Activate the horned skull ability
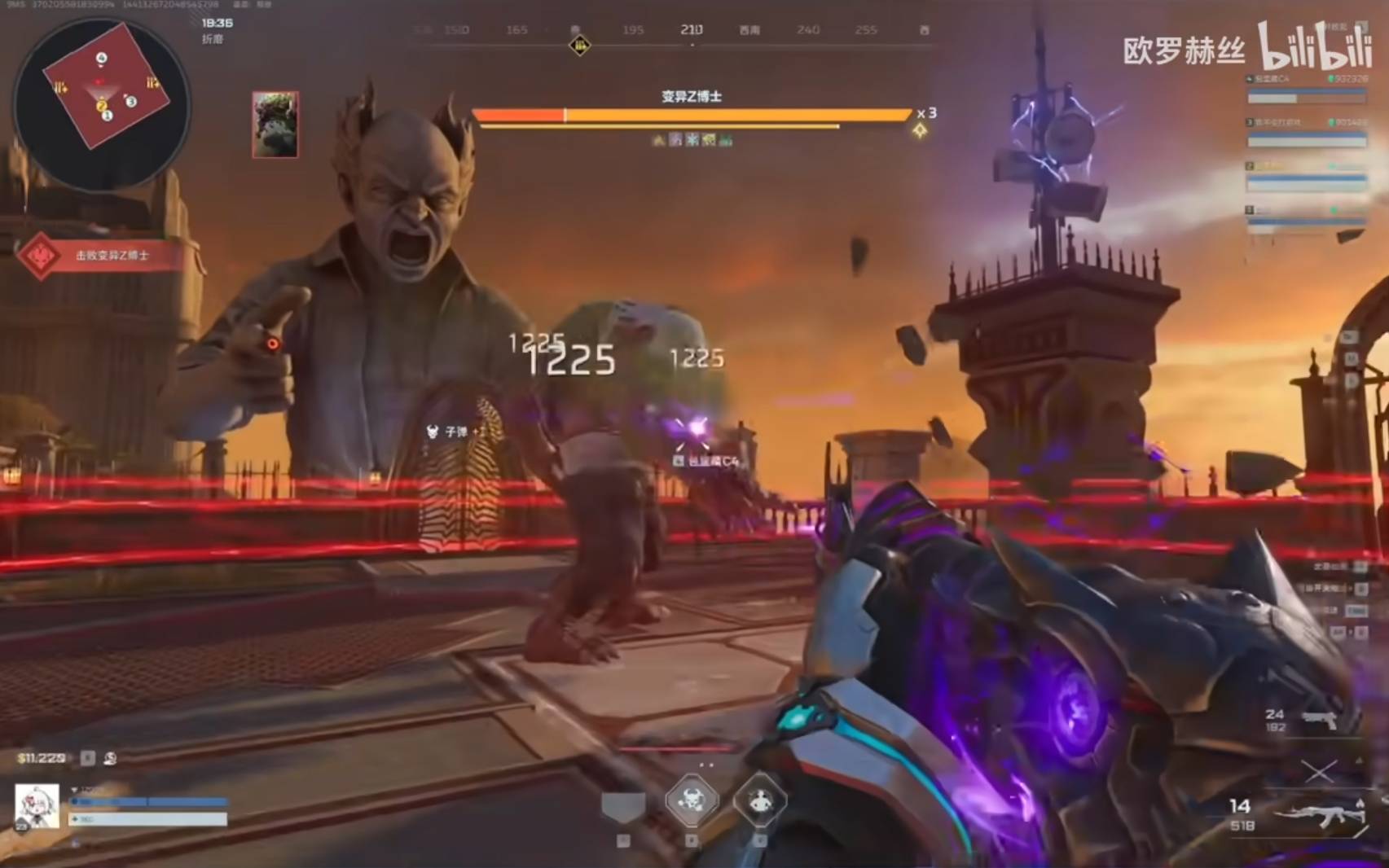The image size is (1389, 868). (x=692, y=800)
